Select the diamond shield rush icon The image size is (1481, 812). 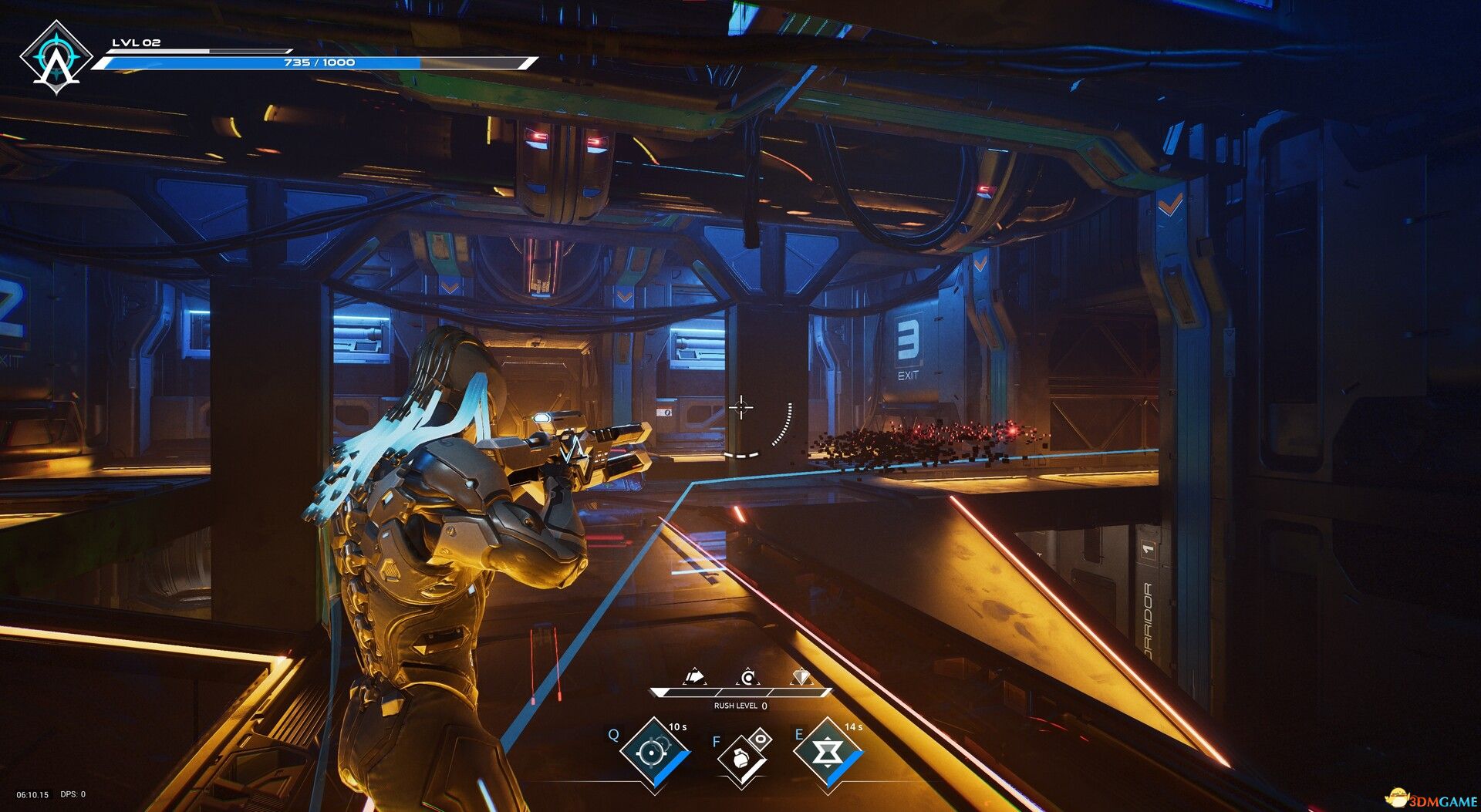[x=801, y=677]
